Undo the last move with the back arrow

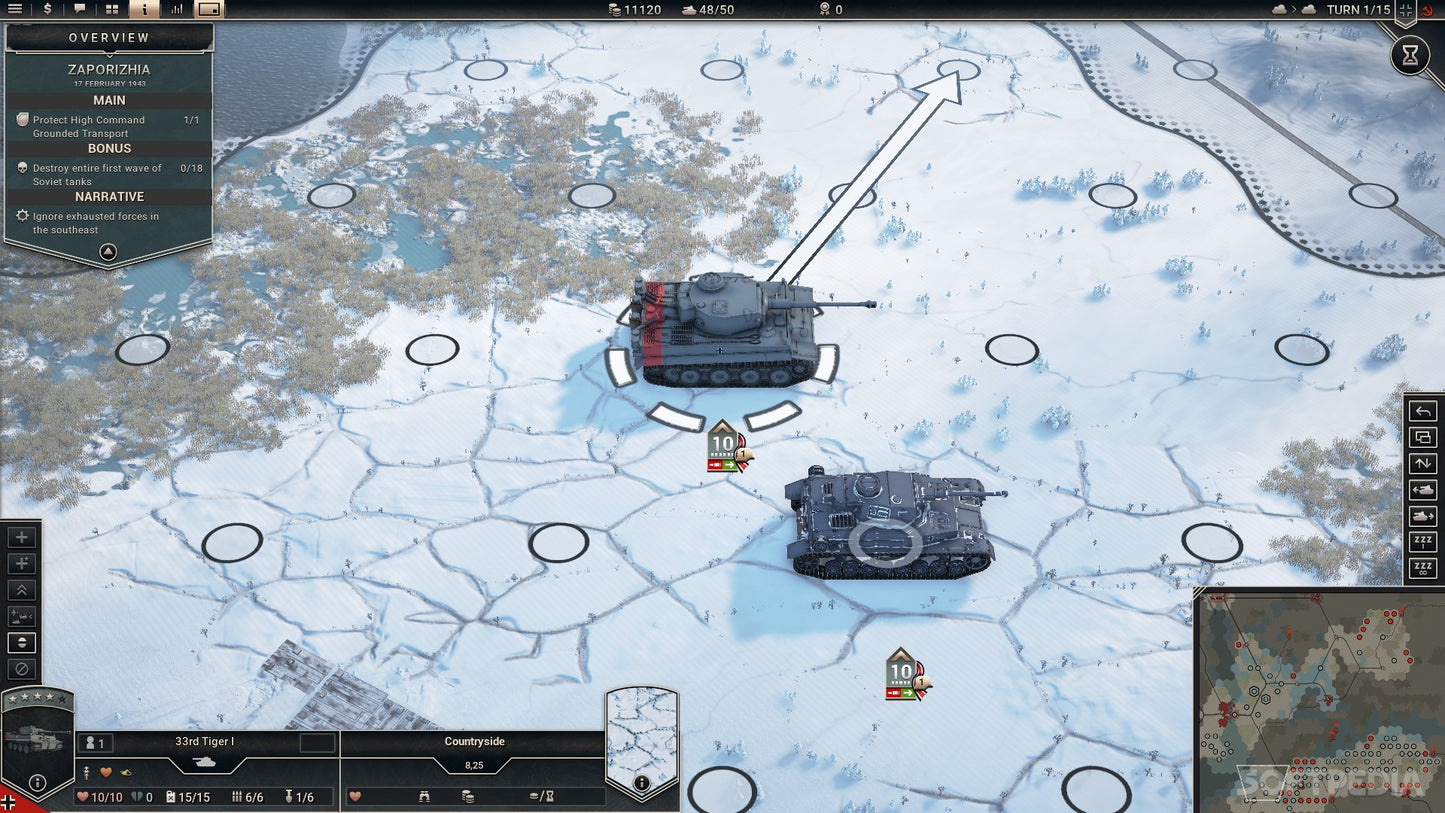click(x=1422, y=411)
